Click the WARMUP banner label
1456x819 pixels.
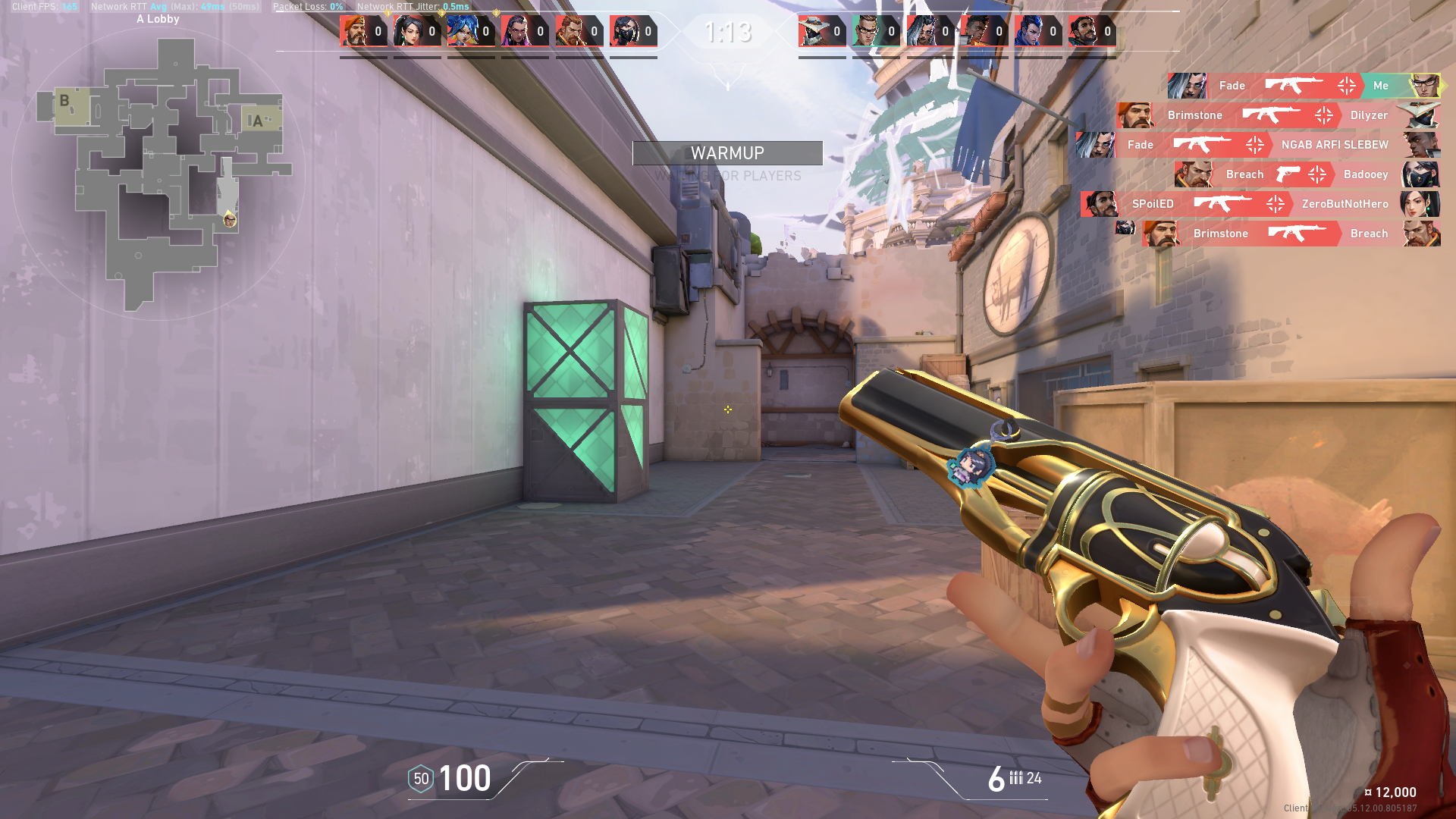pos(727,152)
